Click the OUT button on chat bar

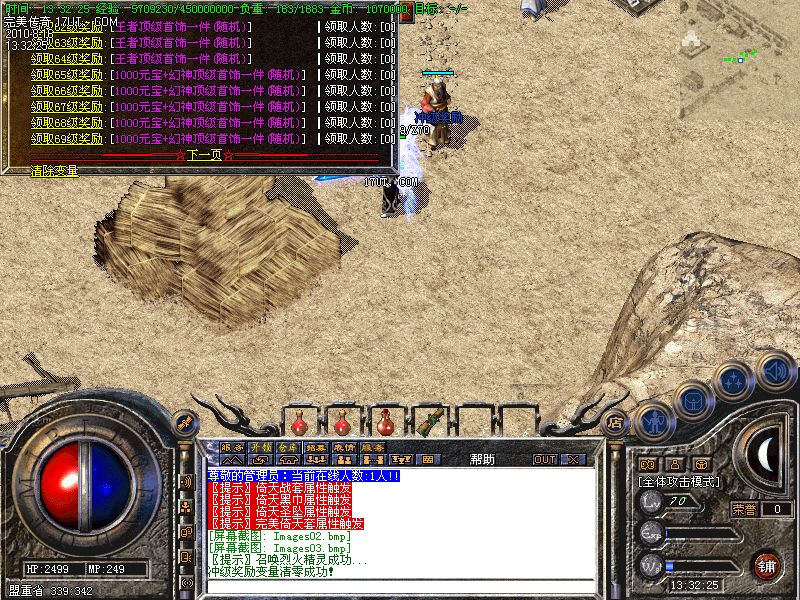tap(544, 459)
